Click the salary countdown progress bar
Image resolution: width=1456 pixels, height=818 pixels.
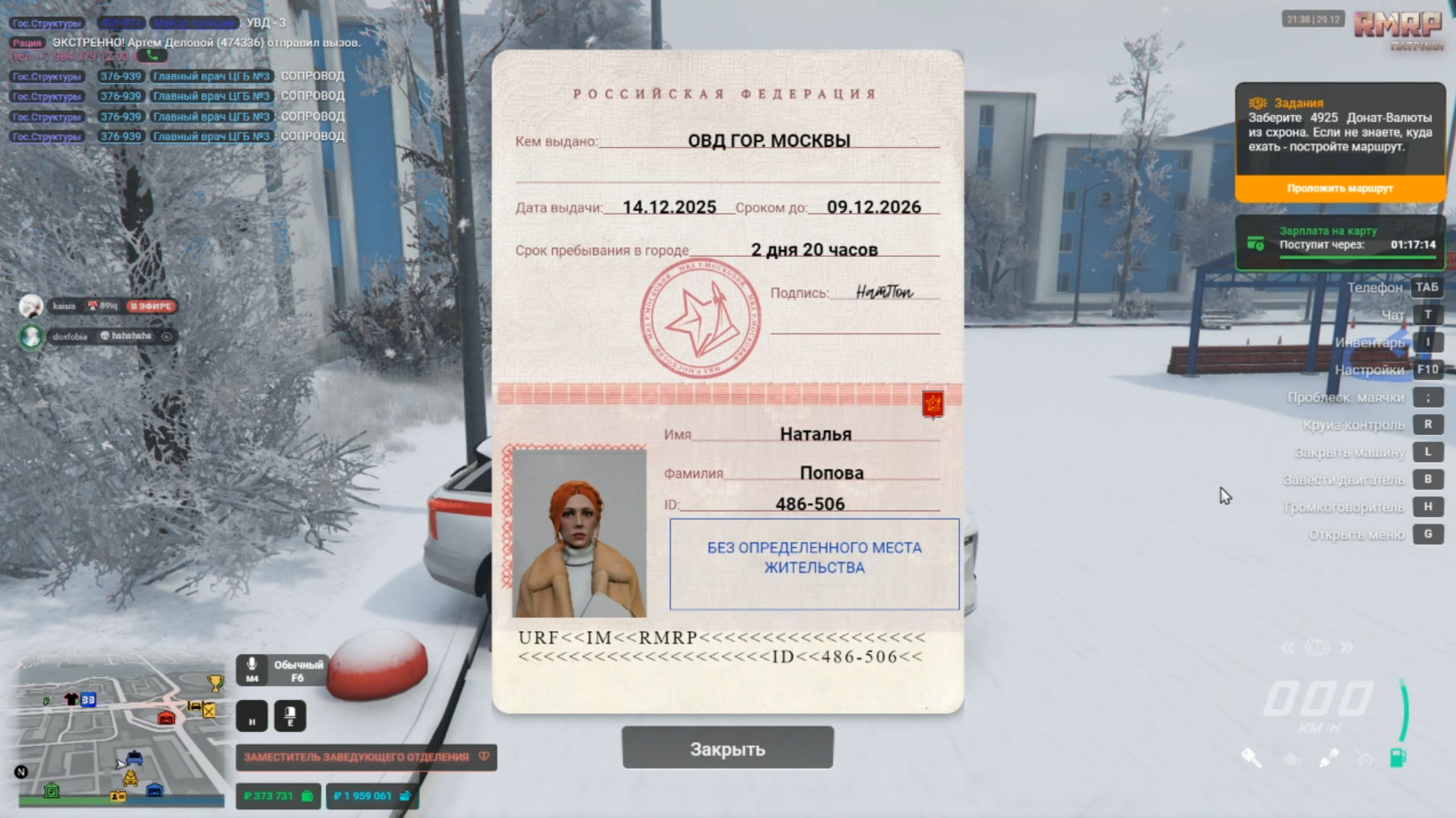1357,255
